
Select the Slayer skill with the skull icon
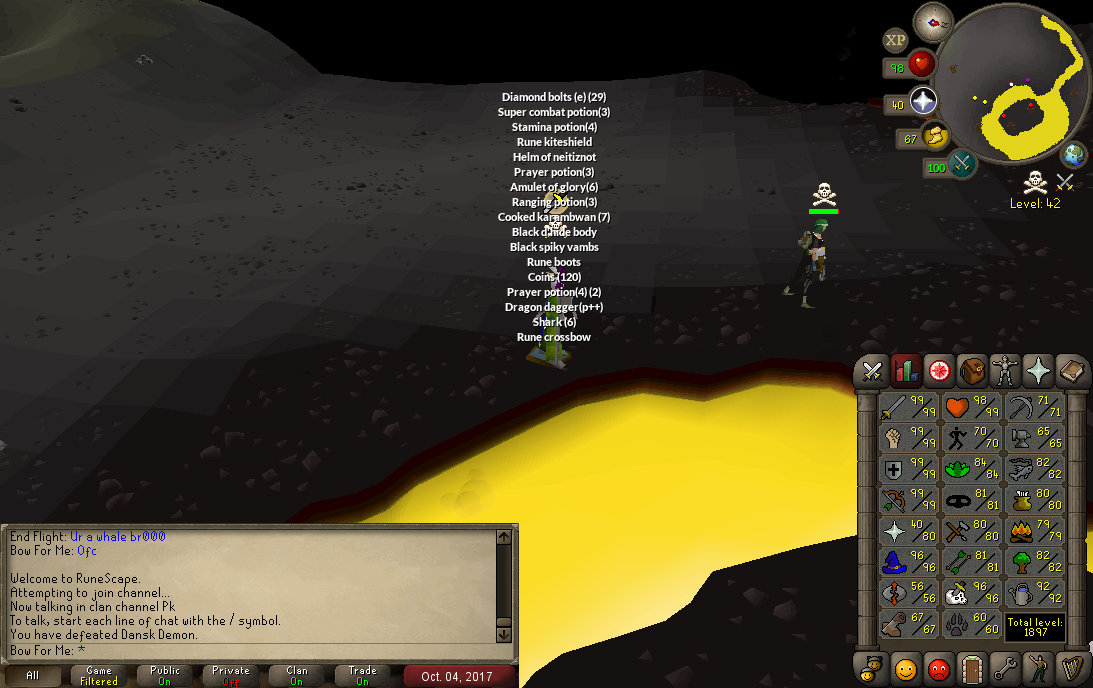pos(970,594)
